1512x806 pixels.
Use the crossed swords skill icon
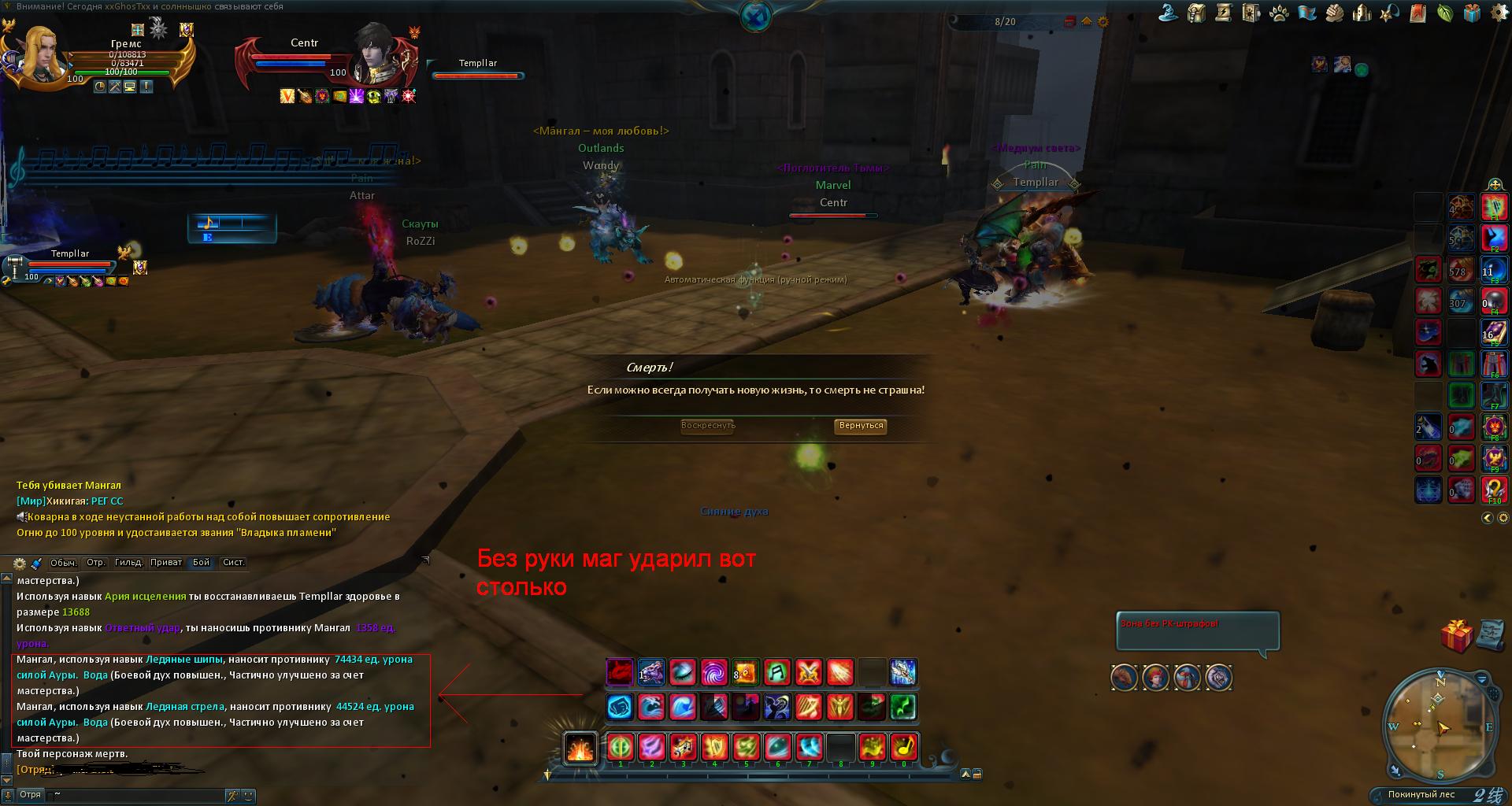point(809,673)
